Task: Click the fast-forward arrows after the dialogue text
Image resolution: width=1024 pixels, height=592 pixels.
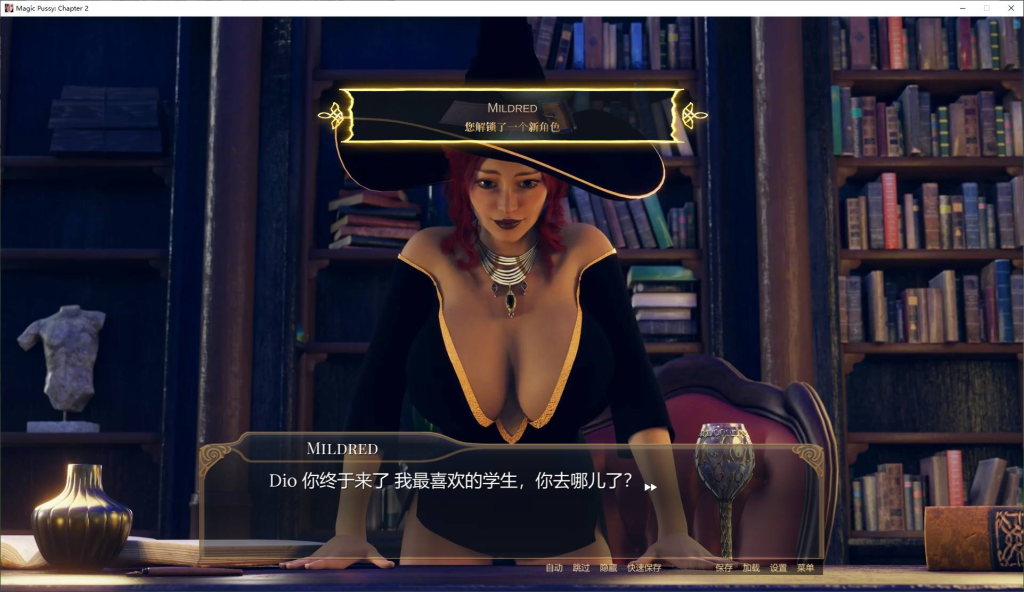Action: pos(650,487)
